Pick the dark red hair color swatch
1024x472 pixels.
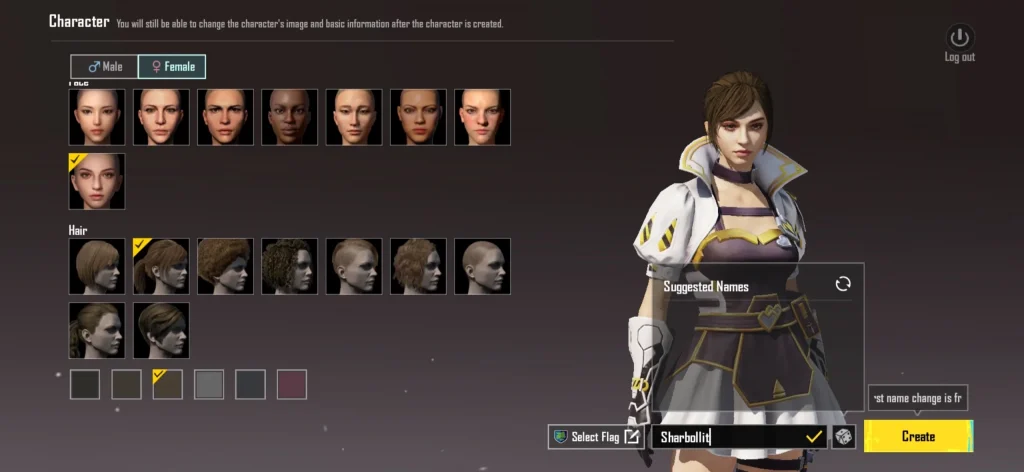point(291,385)
